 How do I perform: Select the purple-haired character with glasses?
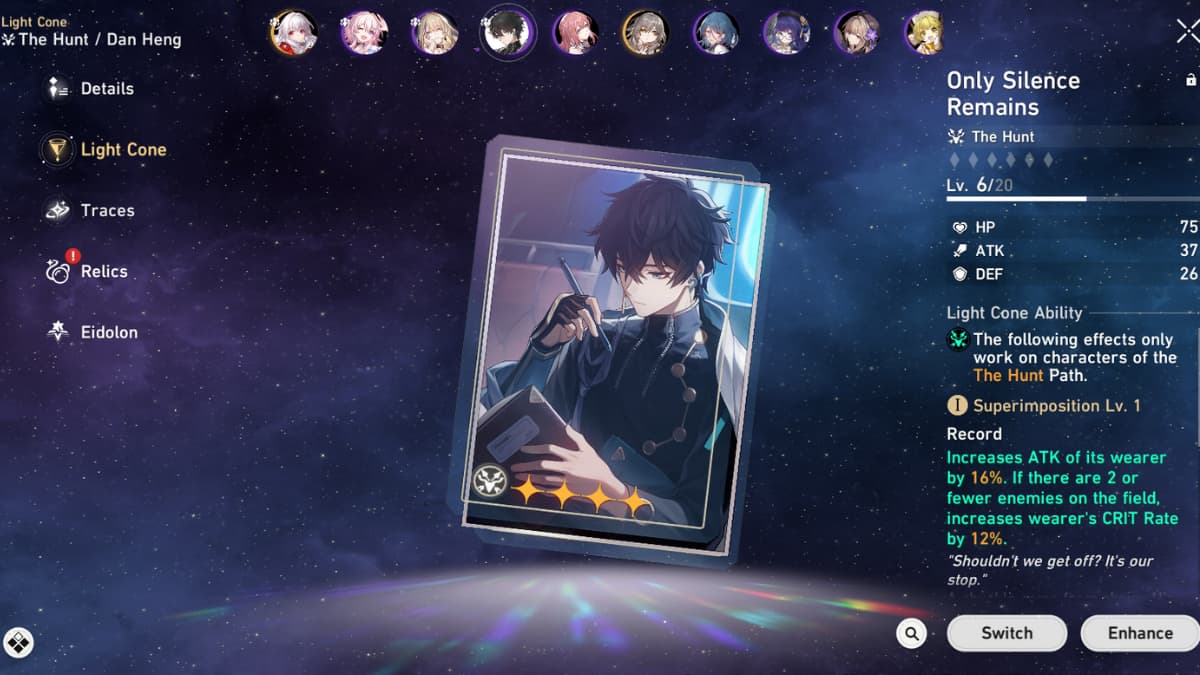[x=786, y=33]
